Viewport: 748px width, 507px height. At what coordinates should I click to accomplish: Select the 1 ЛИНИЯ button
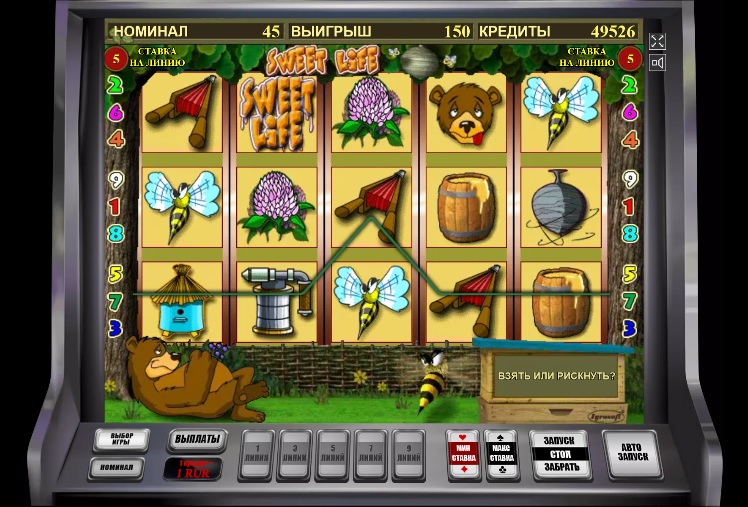click(x=259, y=455)
